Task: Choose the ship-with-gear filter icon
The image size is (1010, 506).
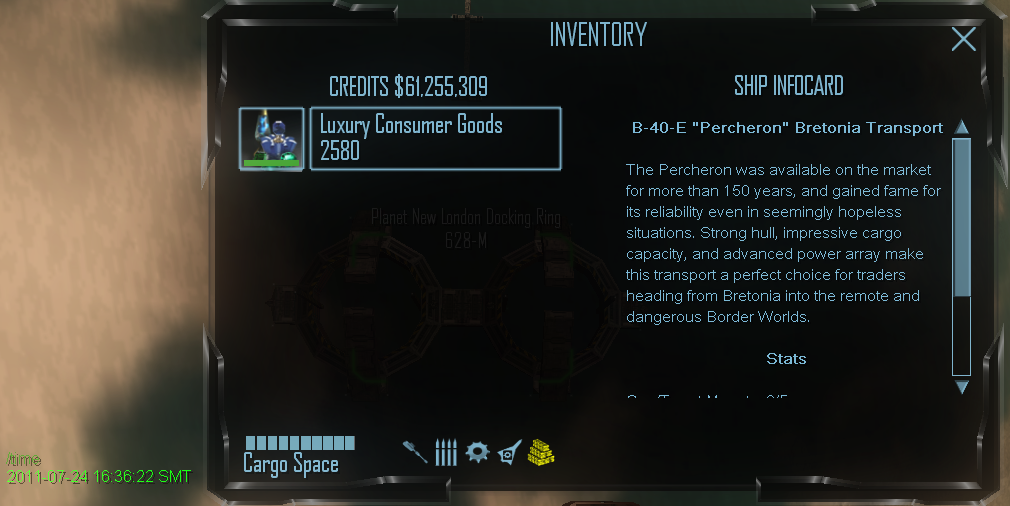Action: [x=509, y=452]
